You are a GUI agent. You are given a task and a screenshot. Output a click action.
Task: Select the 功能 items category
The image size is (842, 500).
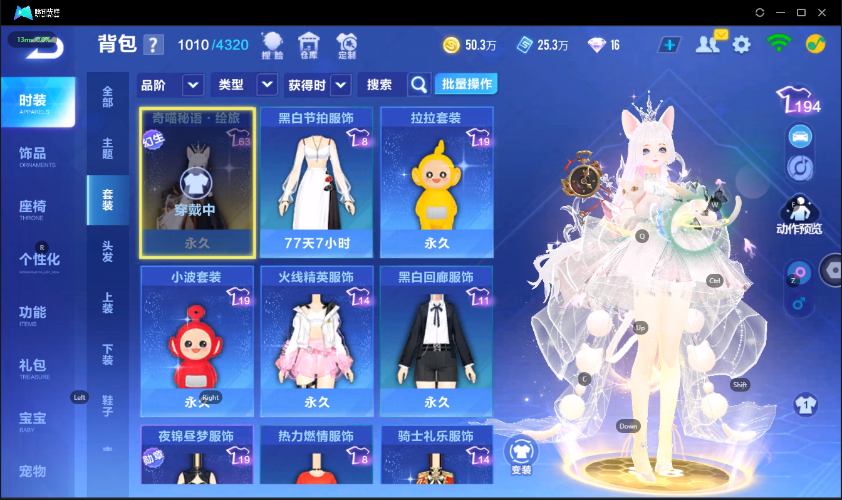click(x=33, y=313)
